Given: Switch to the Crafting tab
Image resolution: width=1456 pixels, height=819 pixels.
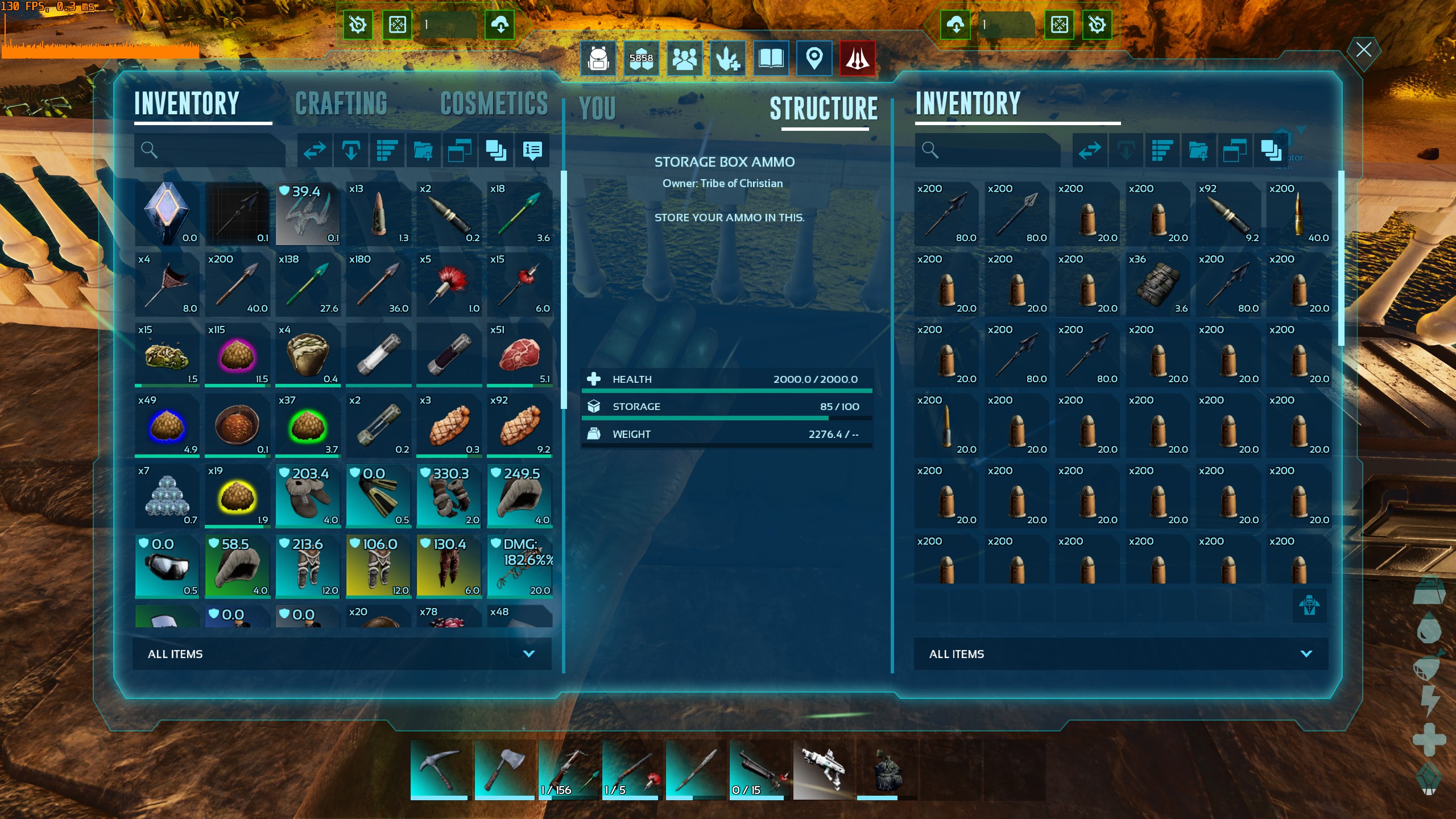Looking at the screenshot, I should 341,104.
